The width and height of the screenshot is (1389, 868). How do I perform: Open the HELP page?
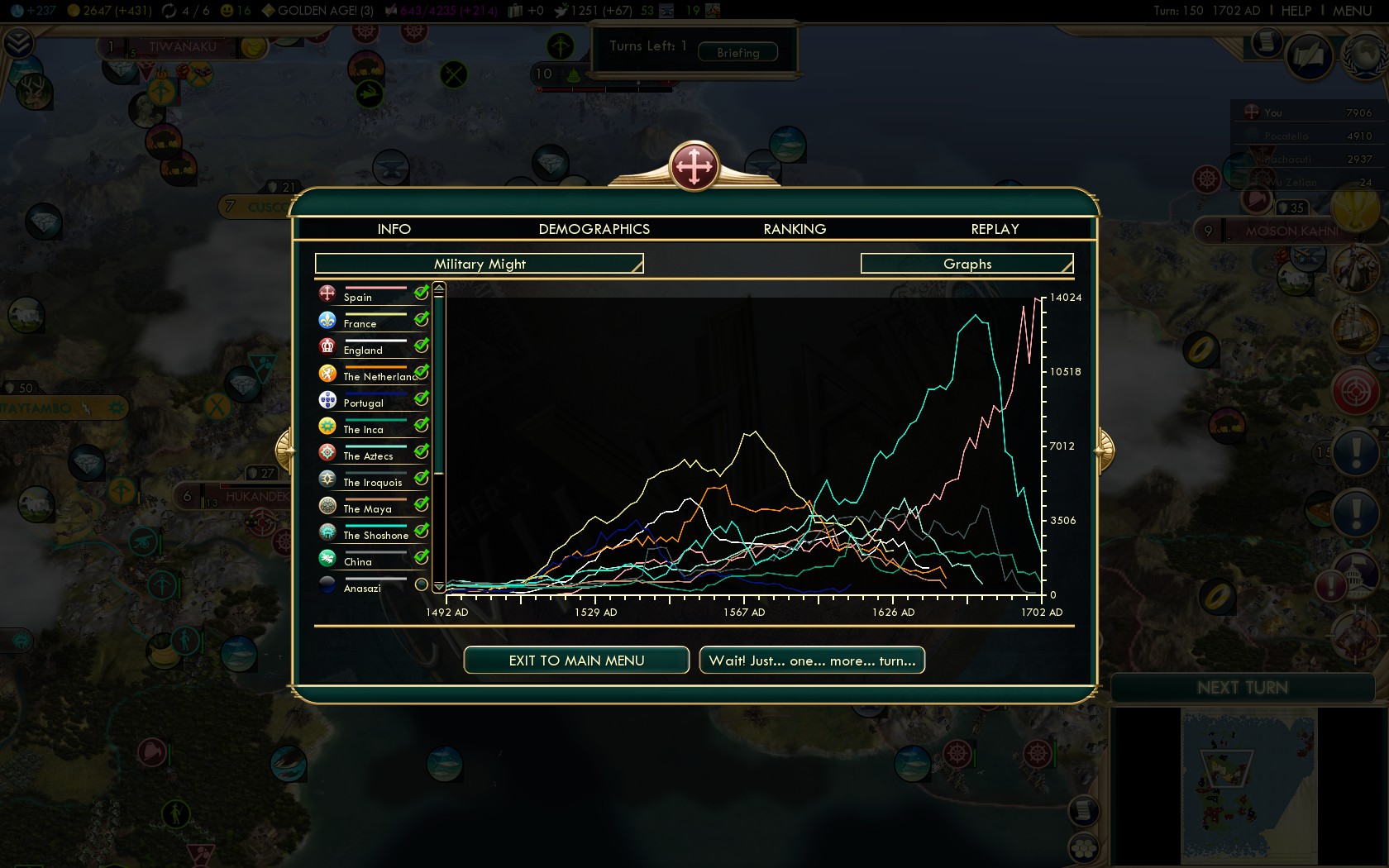1296,11
